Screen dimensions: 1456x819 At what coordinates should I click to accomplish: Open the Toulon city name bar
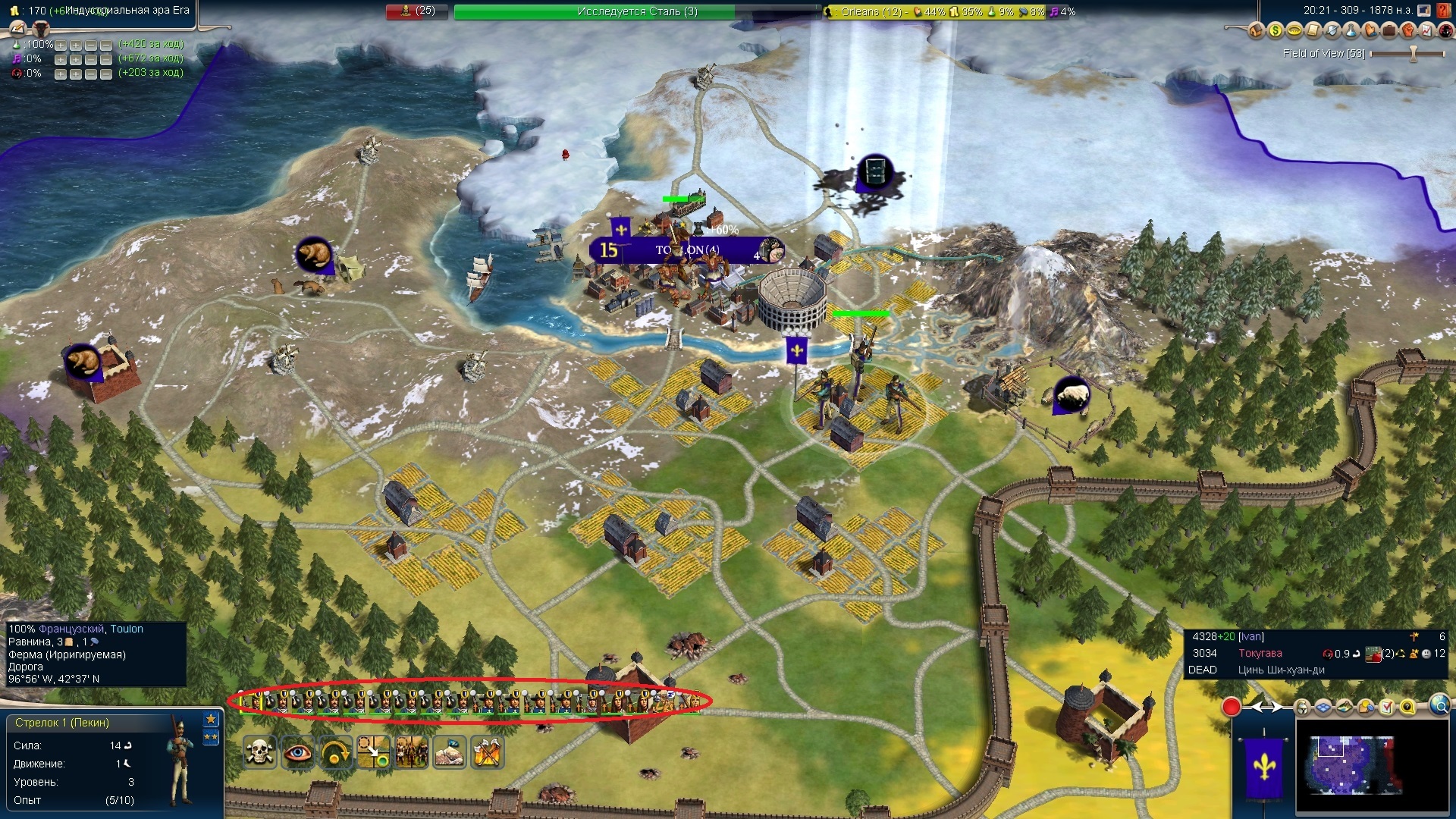(x=686, y=250)
